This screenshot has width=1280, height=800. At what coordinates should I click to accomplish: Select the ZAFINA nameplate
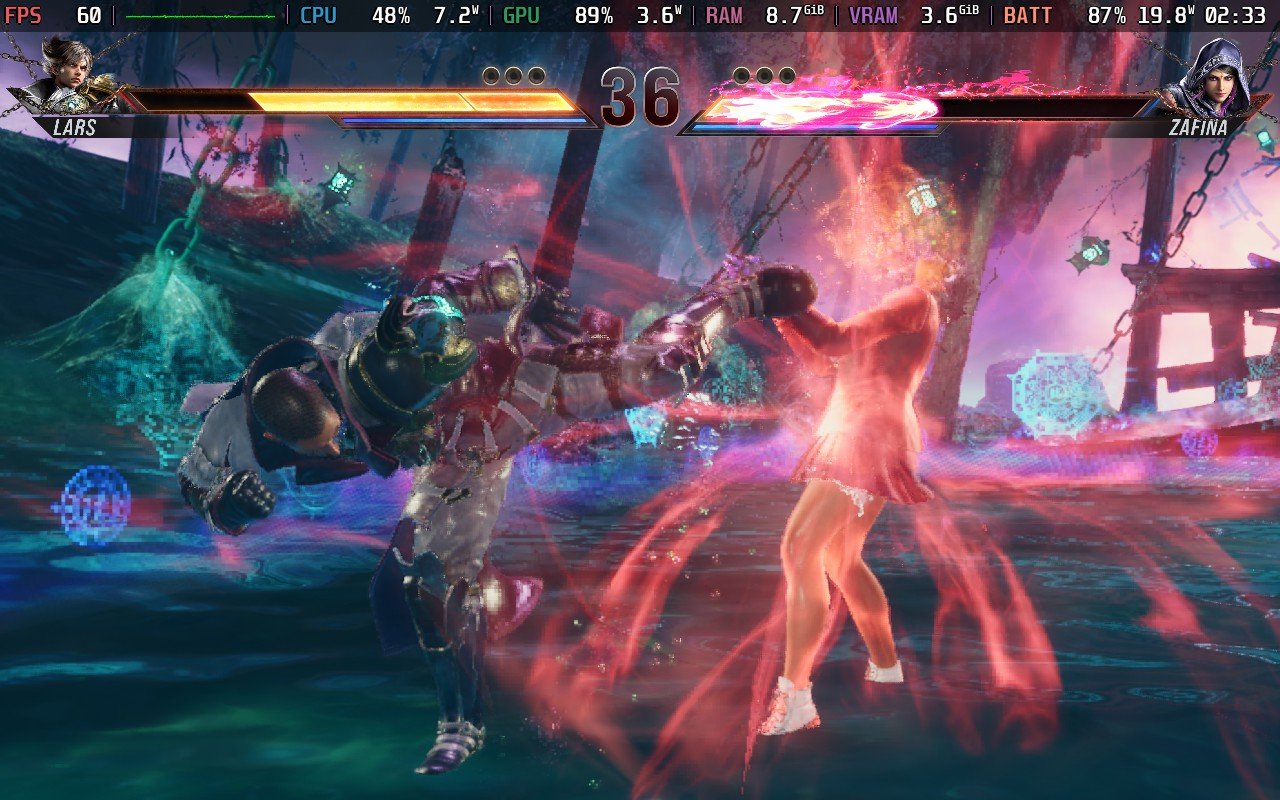click(x=1197, y=128)
